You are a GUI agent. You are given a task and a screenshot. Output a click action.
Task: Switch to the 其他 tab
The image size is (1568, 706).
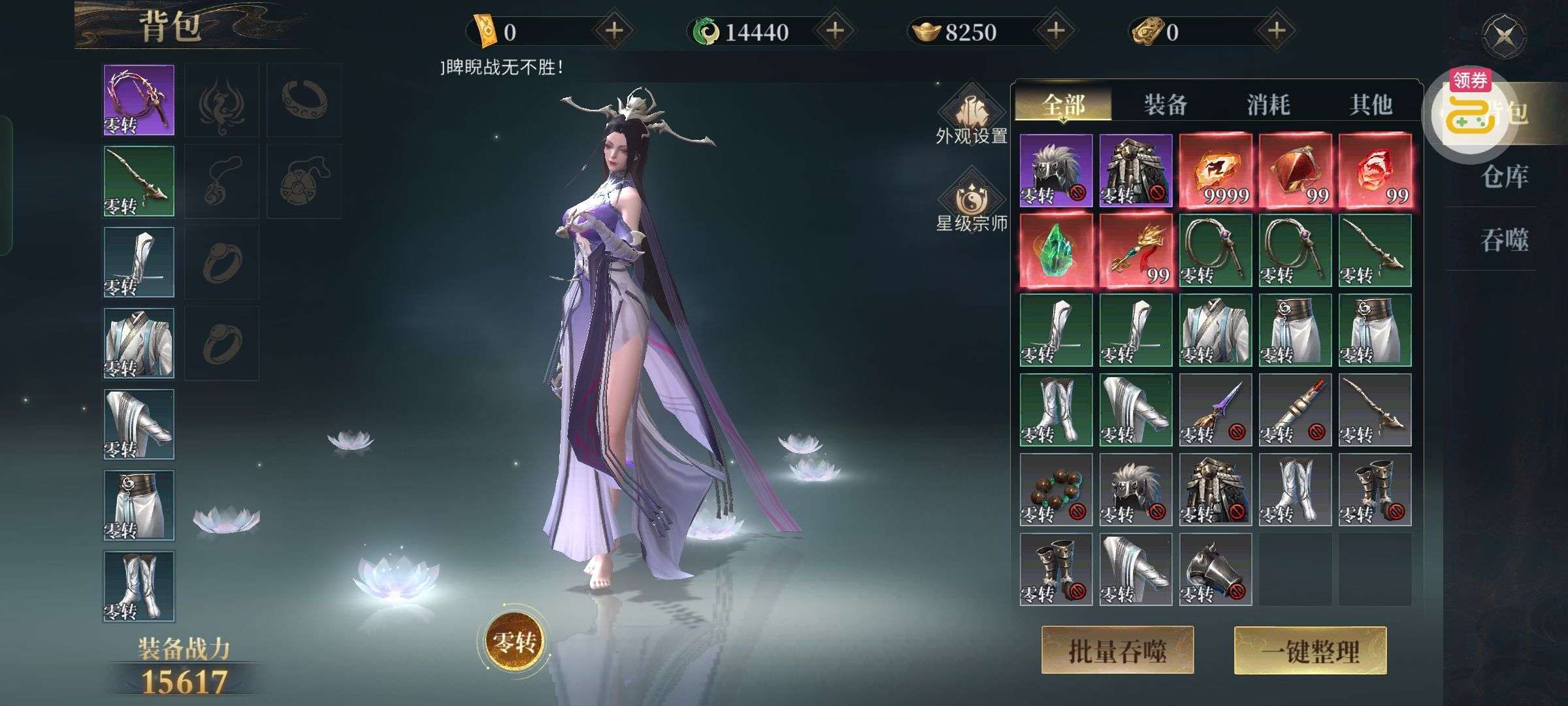click(1371, 105)
